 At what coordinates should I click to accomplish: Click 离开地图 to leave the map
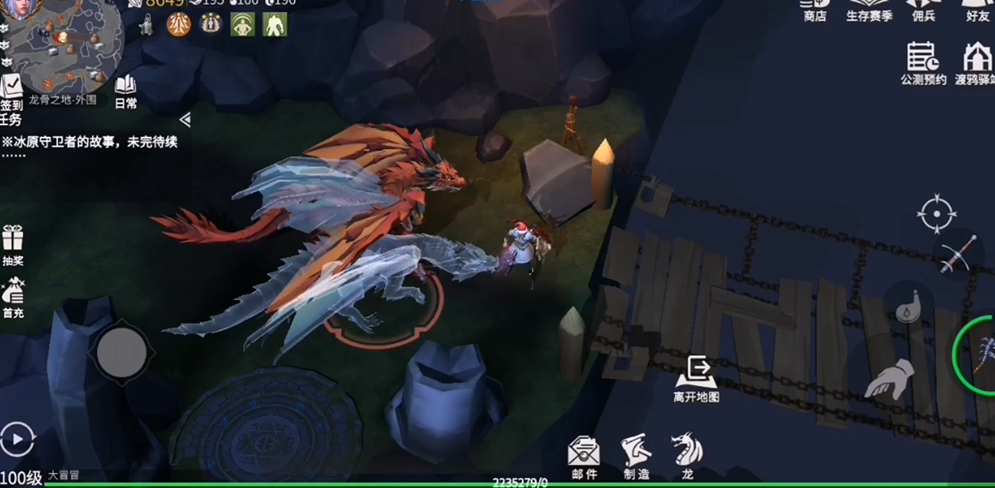696,378
